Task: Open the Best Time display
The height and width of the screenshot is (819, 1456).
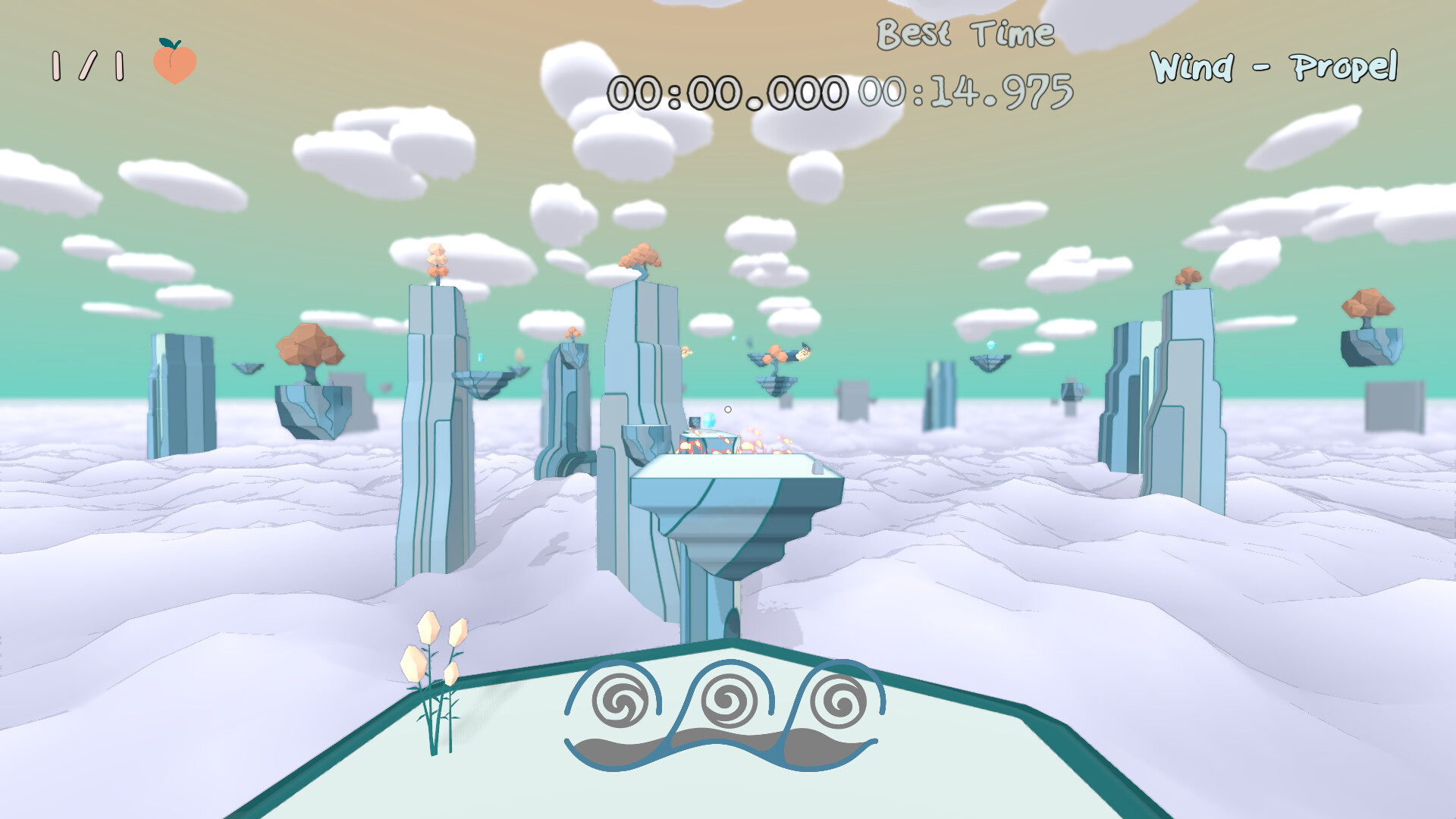Action: [x=965, y=33]
